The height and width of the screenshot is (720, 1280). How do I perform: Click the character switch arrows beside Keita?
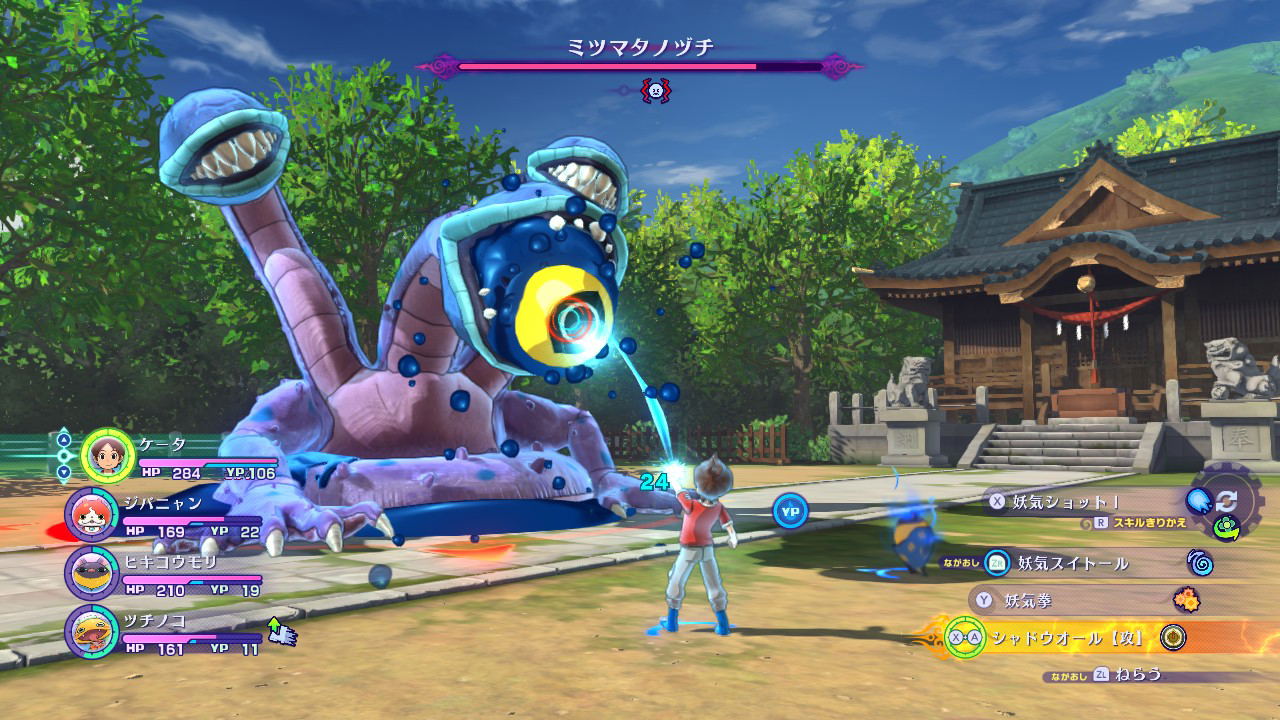click(64, 455)
